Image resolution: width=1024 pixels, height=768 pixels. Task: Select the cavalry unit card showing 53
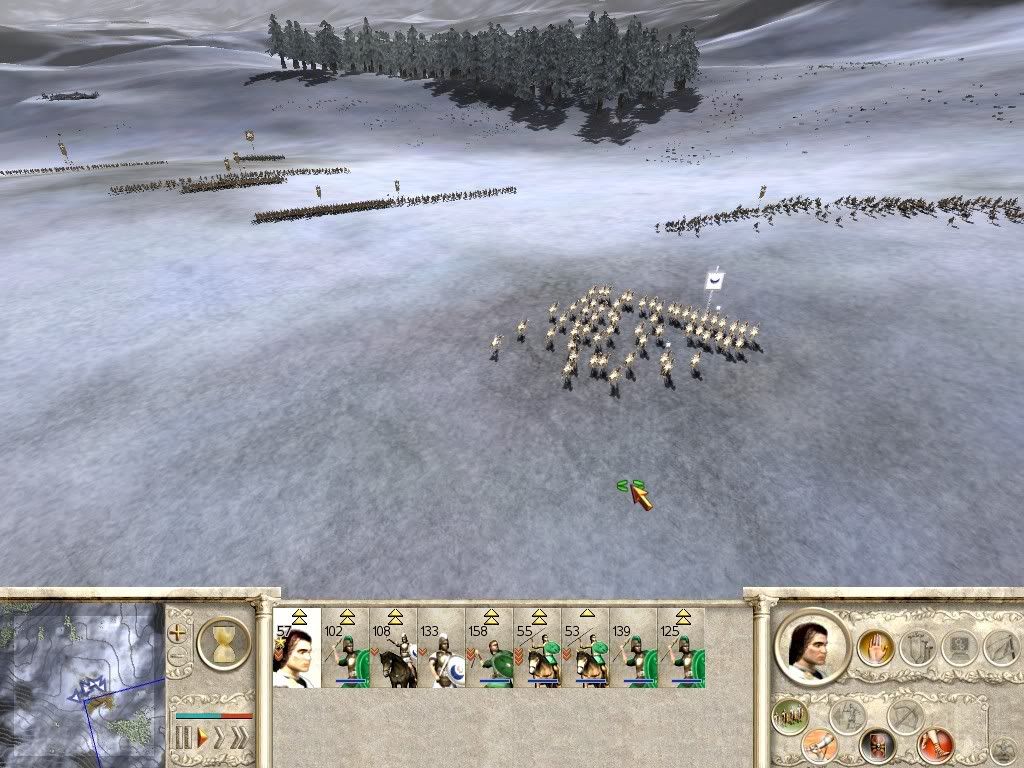tap(585, 648)
